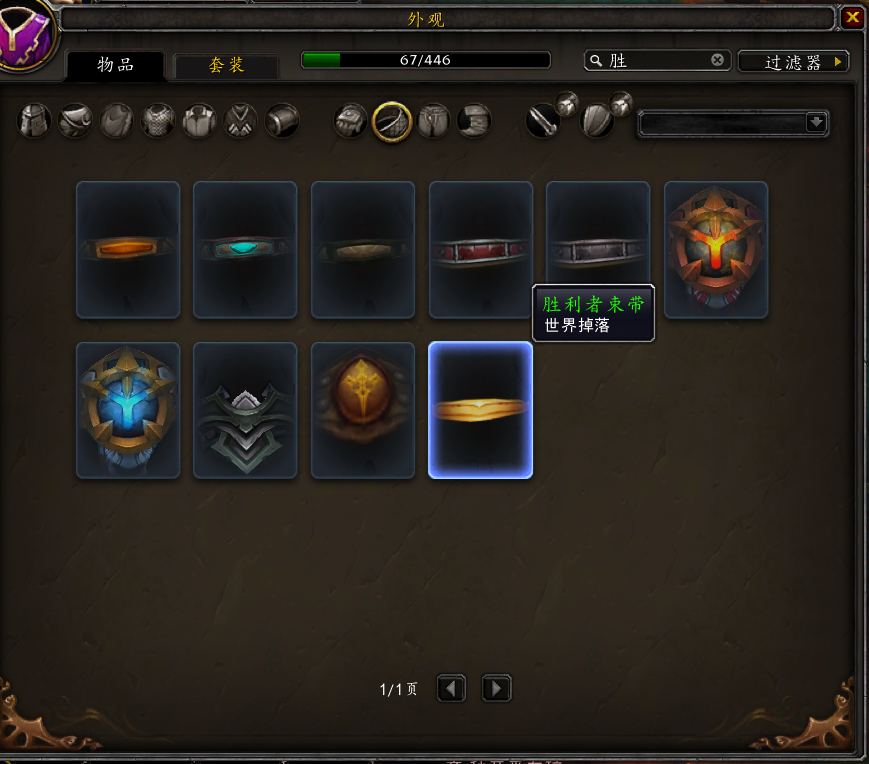Clear the search text with the X button

[x=717, y=60]
